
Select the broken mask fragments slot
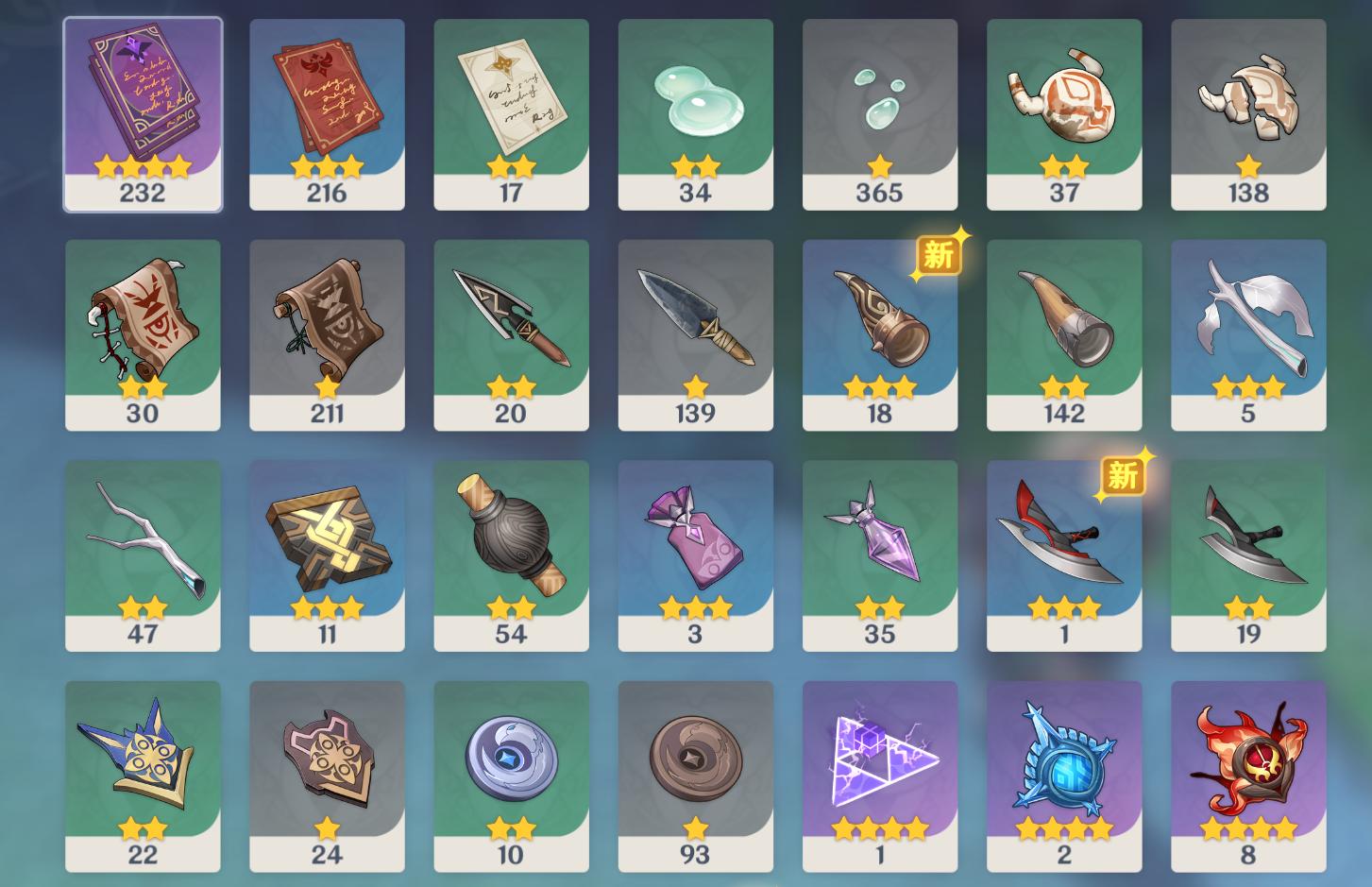pyautogui.click(x=1248, y=113)
